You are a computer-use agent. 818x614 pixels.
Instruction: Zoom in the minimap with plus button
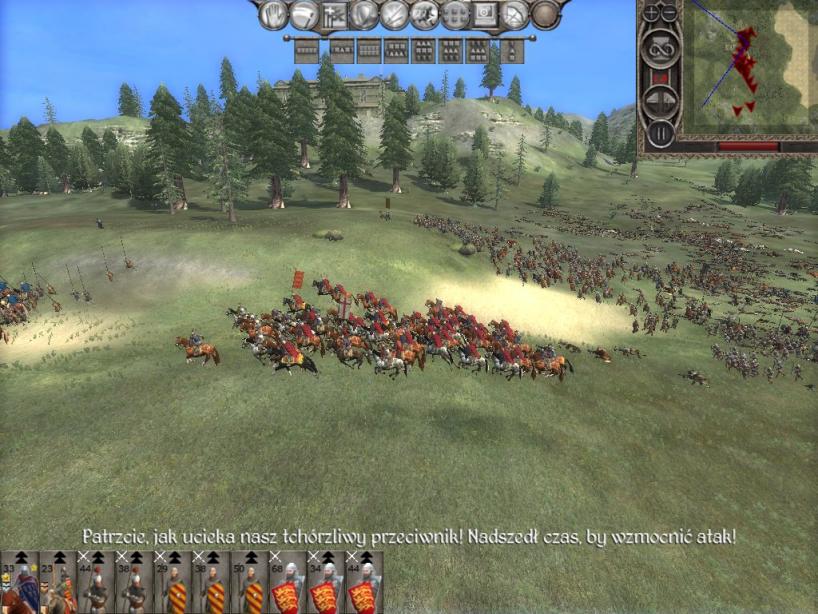[x=651, y=13]
